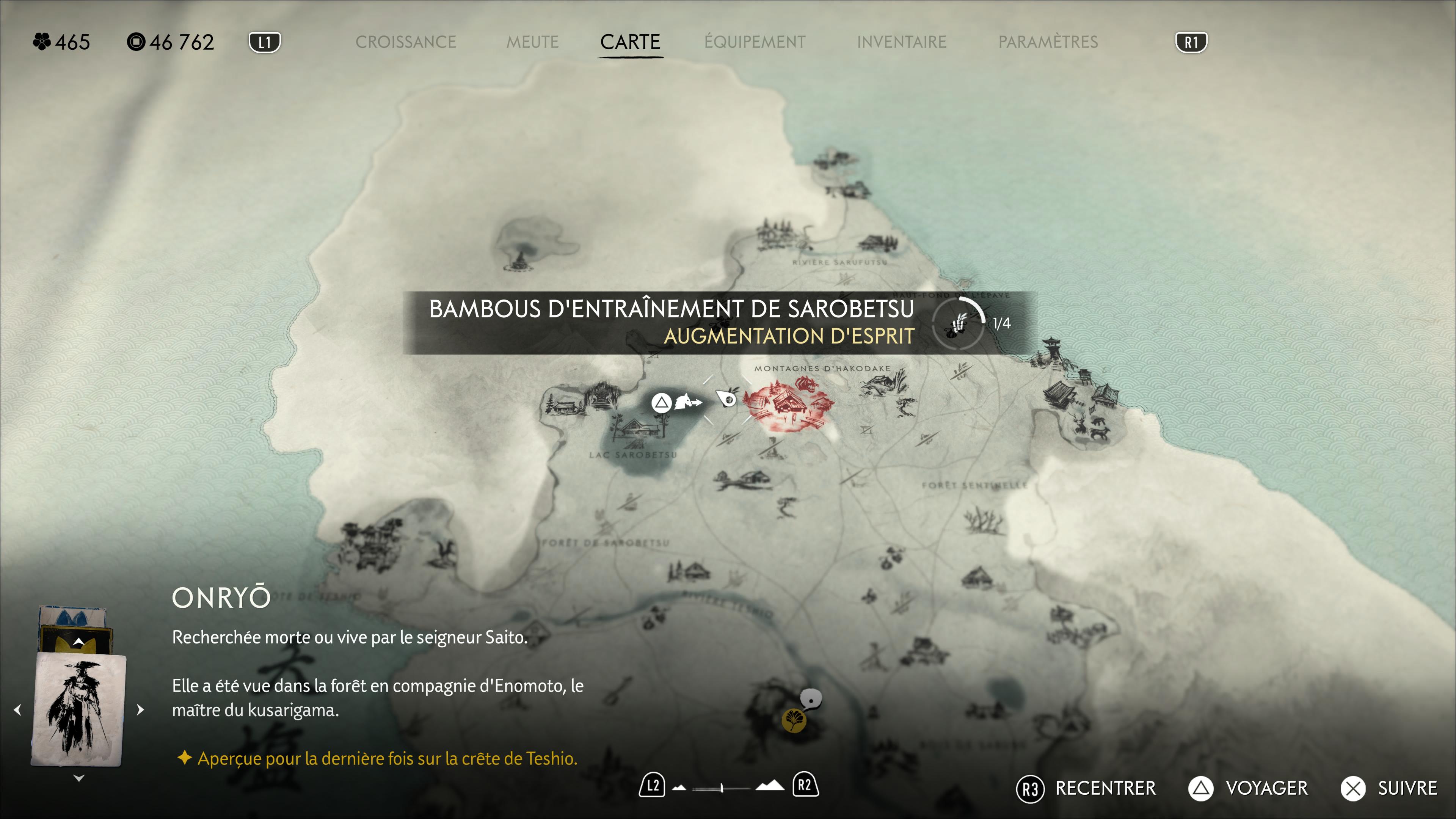Open the Inventaire tab
The image size is (1456, 819).
(901, 42)
